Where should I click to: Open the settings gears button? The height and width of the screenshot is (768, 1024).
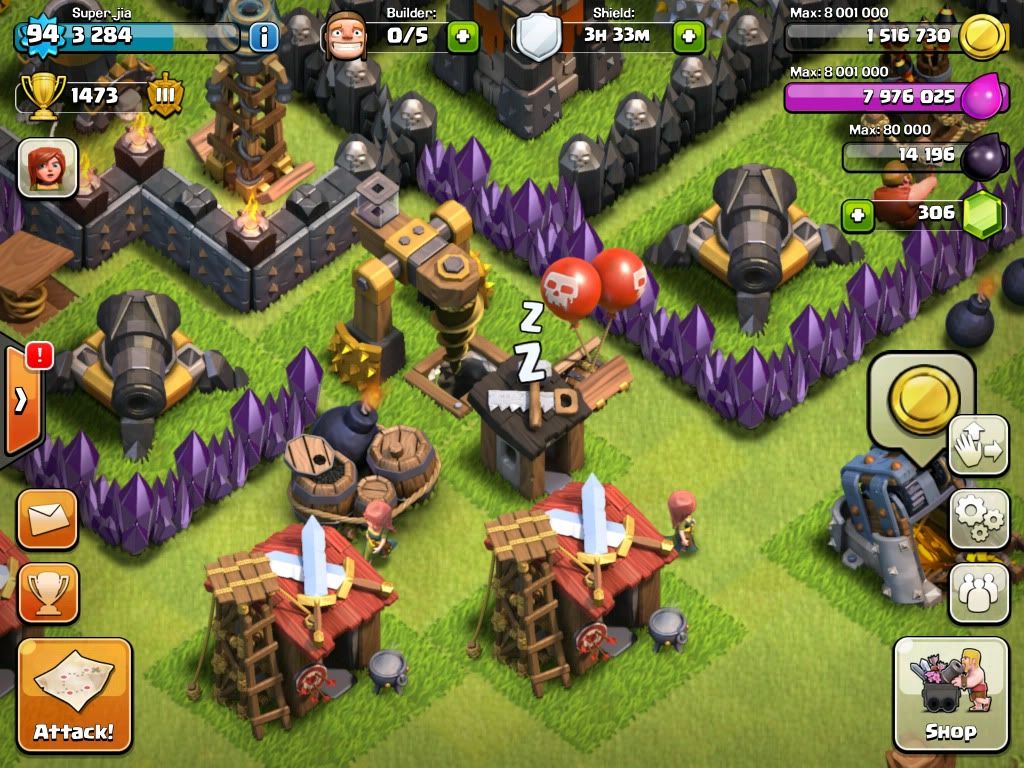[x=978, y=518]
